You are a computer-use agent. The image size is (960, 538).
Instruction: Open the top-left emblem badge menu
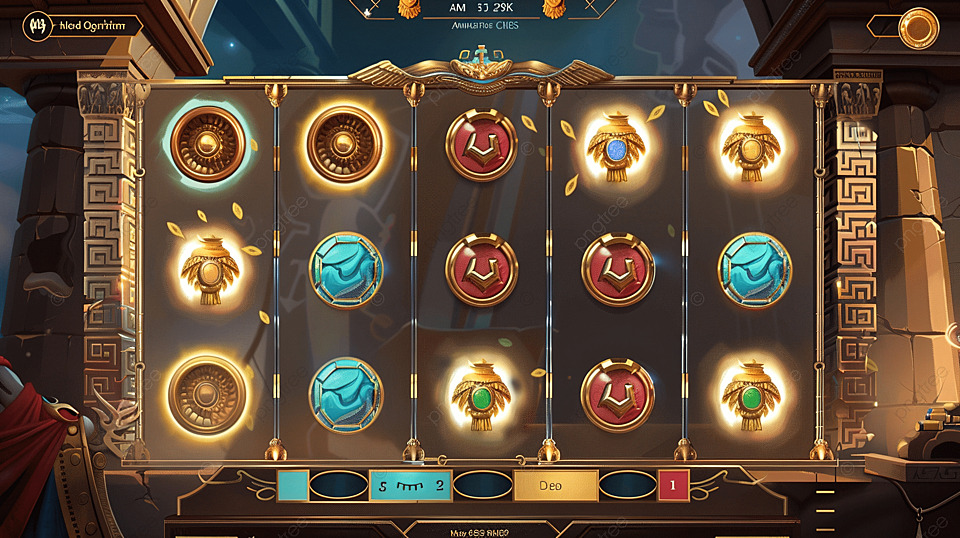pos(39,27)
